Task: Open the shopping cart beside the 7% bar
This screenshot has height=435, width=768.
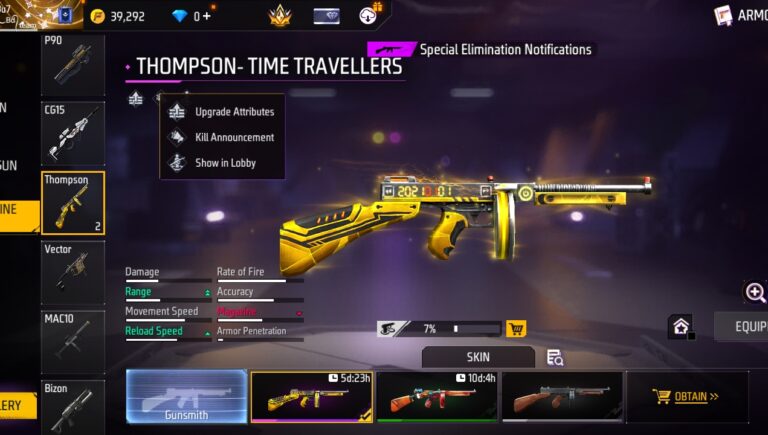Action: 516,328
